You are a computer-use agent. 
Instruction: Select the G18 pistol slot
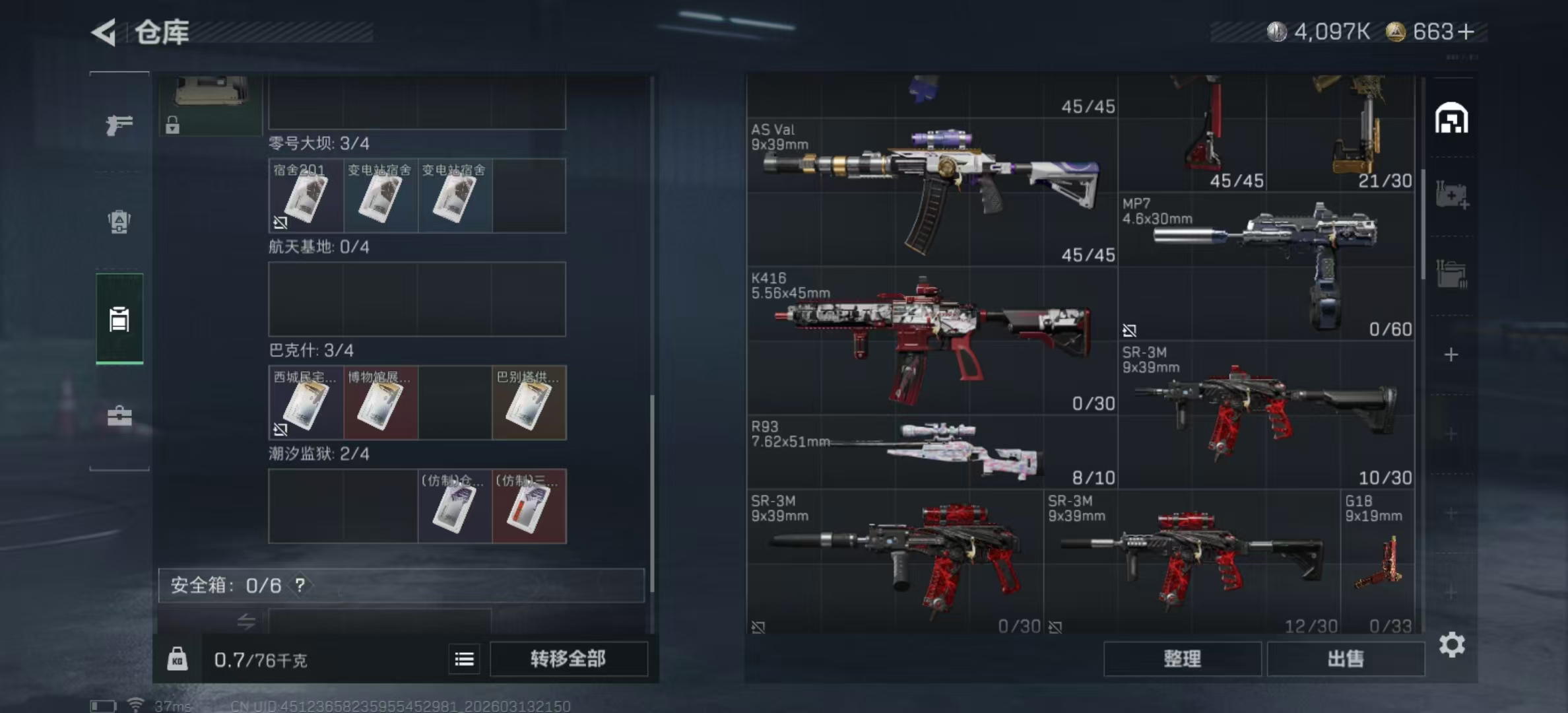click(1378, 561)
